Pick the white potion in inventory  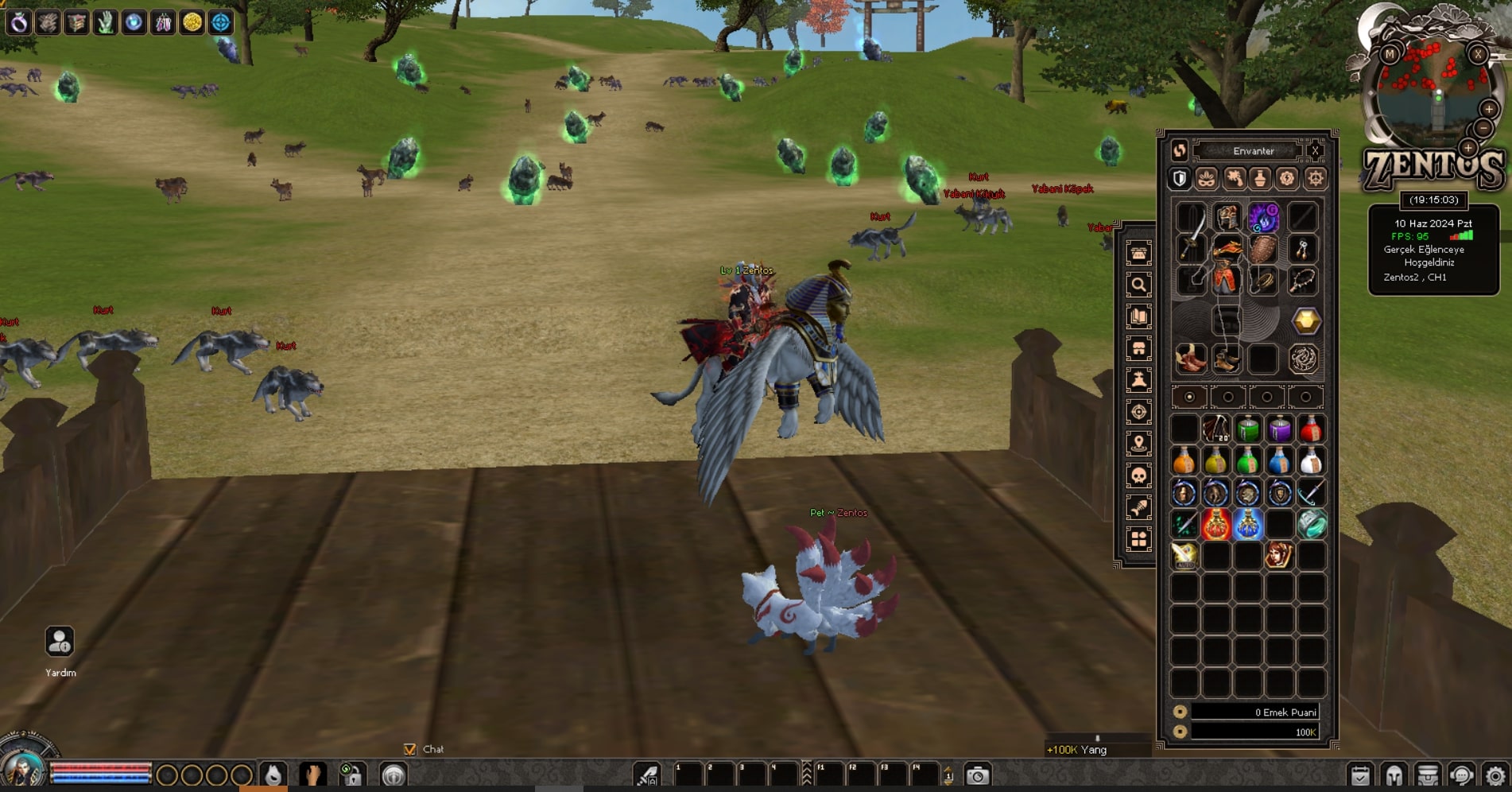click(1311, 461)
